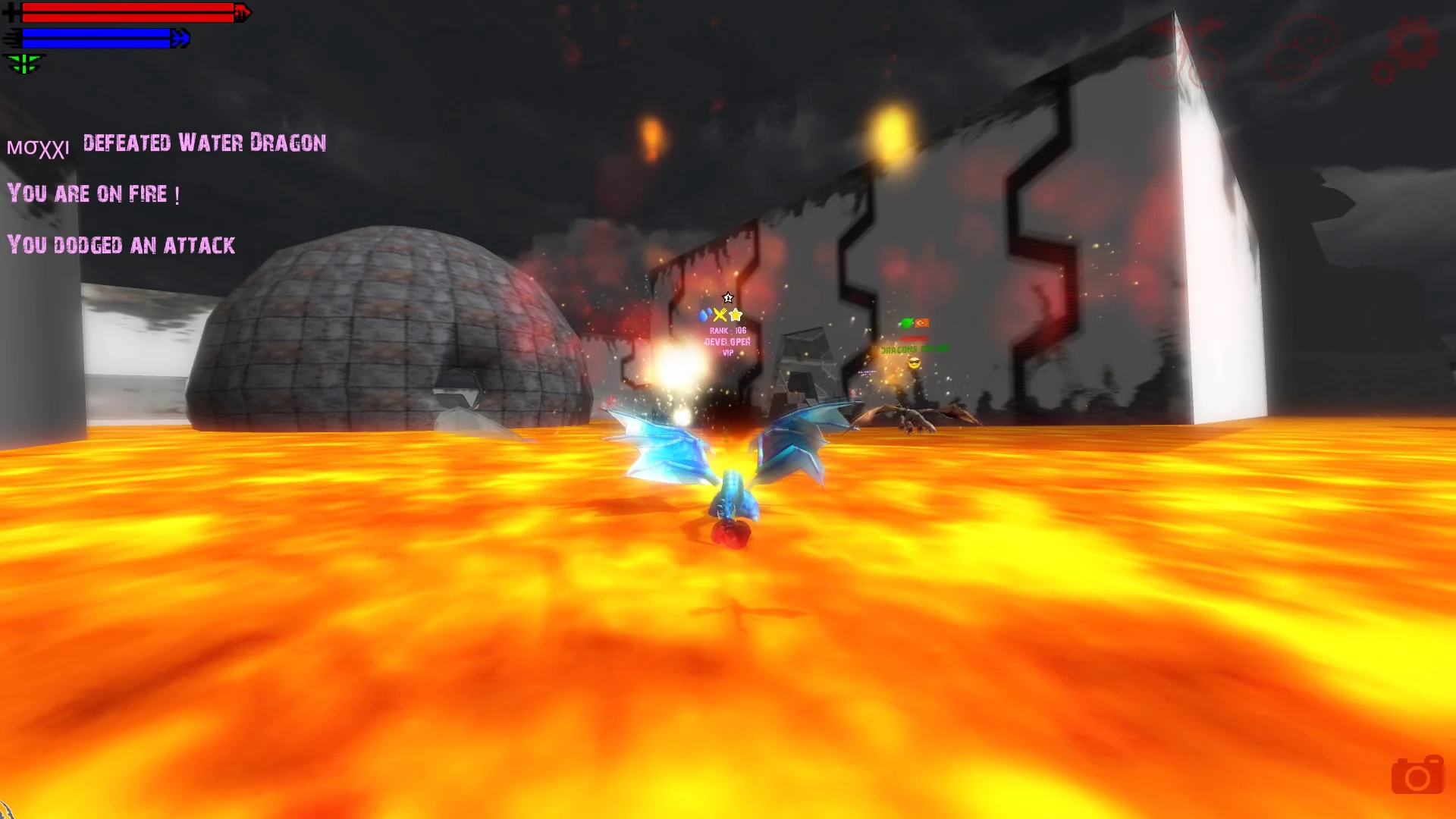This screenshot has width=1456, height=819.
Task: Click the MOXXI defeated Water Dragon message
Action: click(167, 144)
